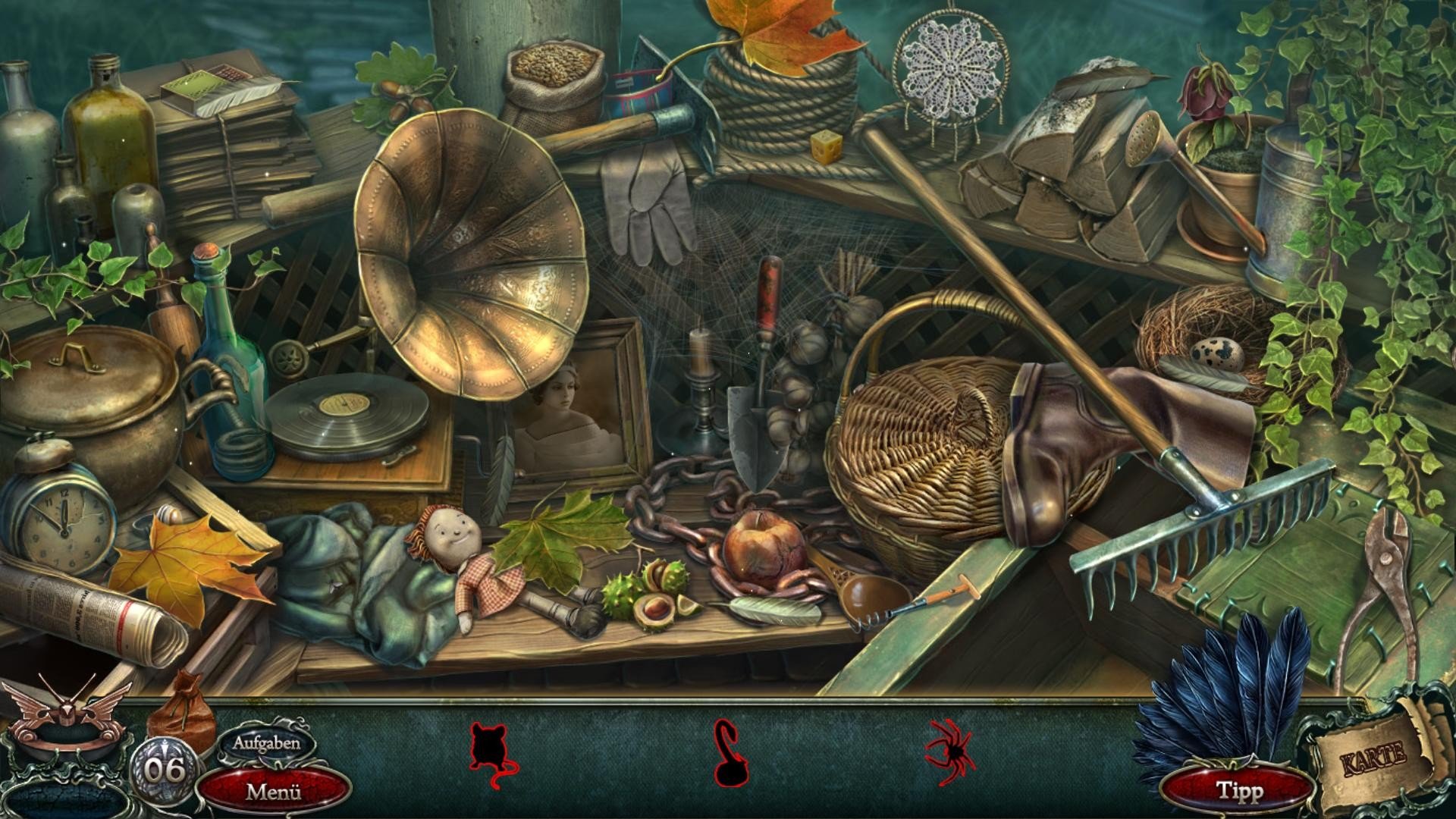1456x819 pixels.
Task: Show the Aufgaben task list
Action: (x=266, y=743)
